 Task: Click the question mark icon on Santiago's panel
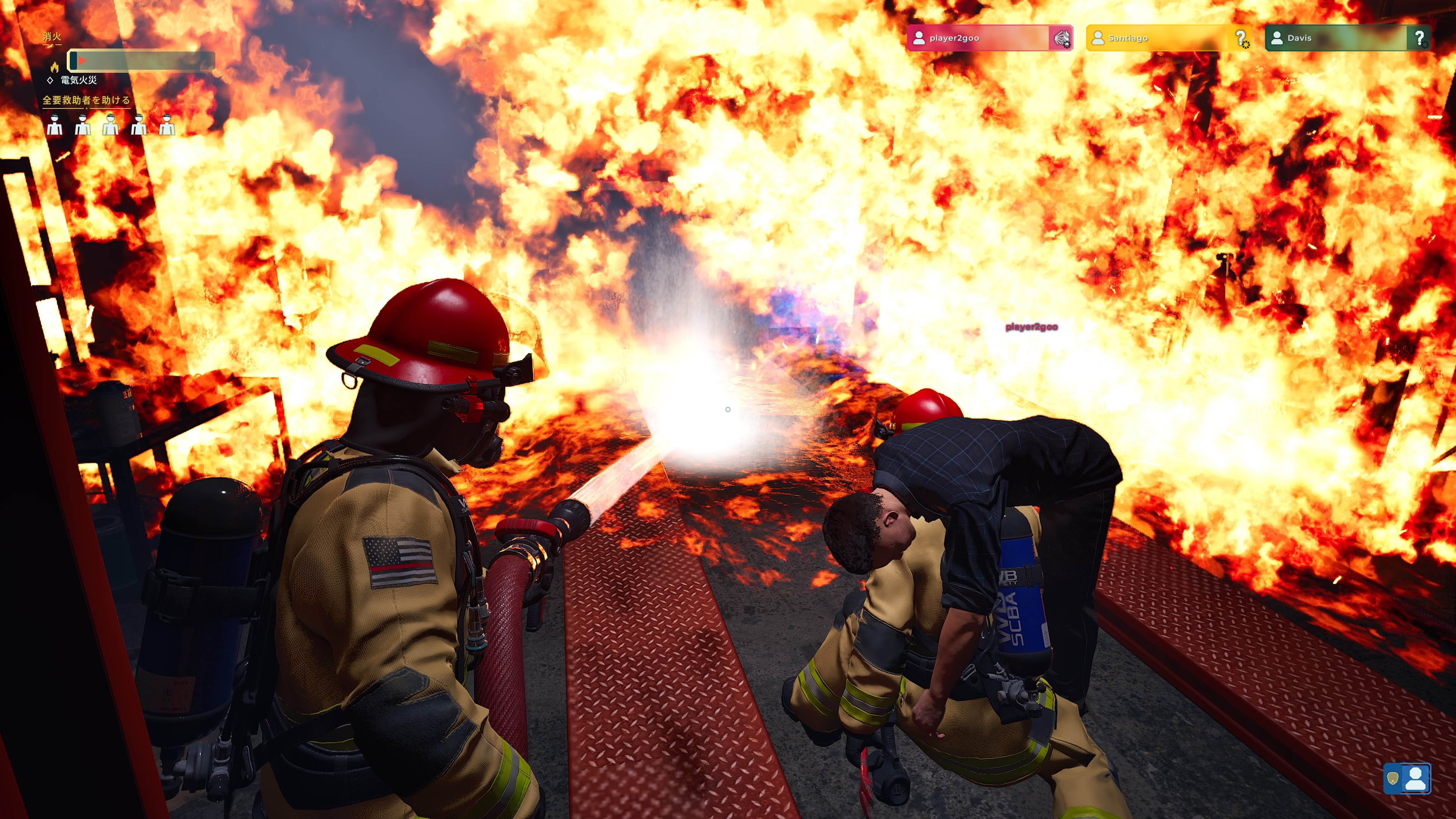click(1241, 38)
